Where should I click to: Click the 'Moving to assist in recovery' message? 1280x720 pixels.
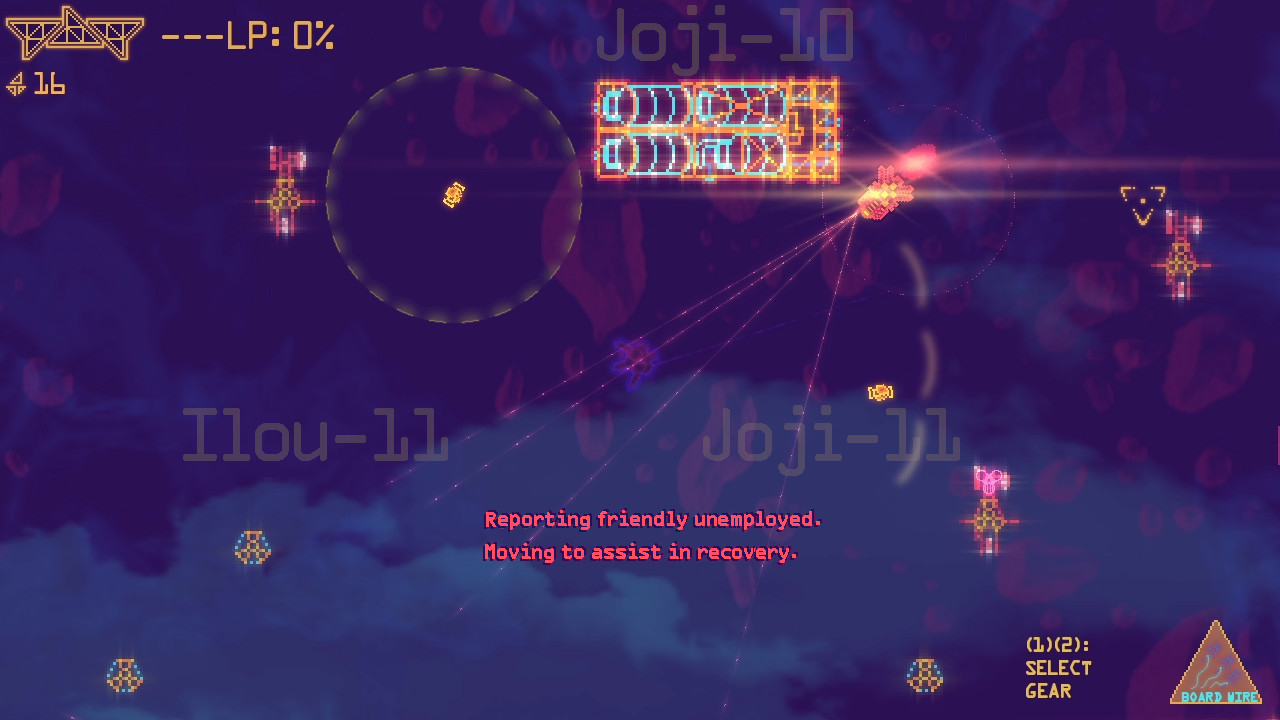640,551
